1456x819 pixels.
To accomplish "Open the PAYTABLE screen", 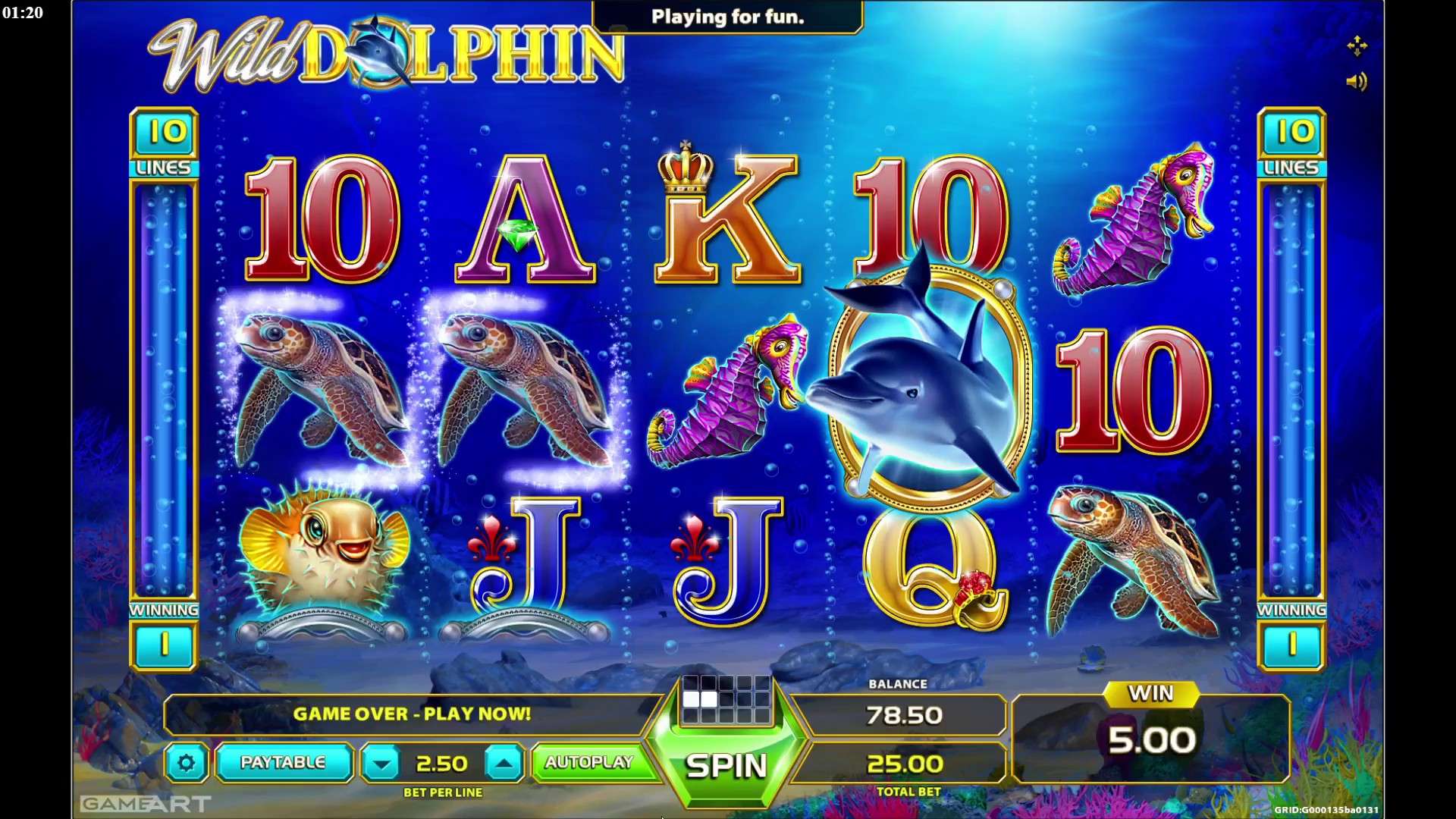I will (x=284, y=764).
